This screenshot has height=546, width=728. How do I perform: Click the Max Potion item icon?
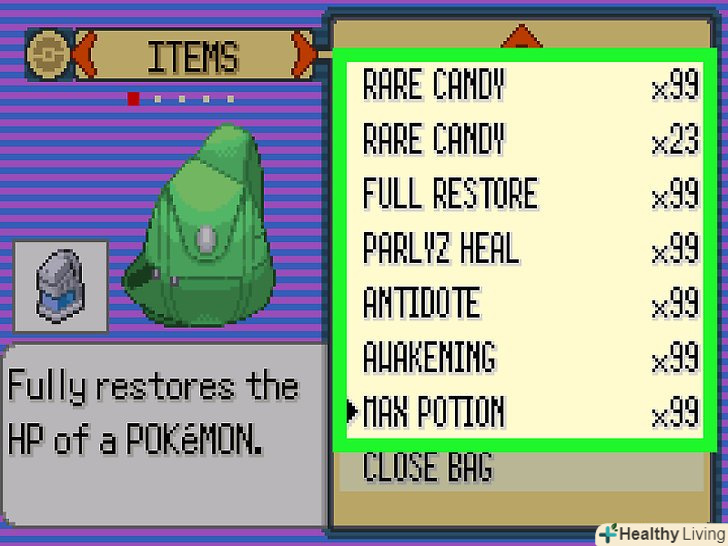(60, 286)
